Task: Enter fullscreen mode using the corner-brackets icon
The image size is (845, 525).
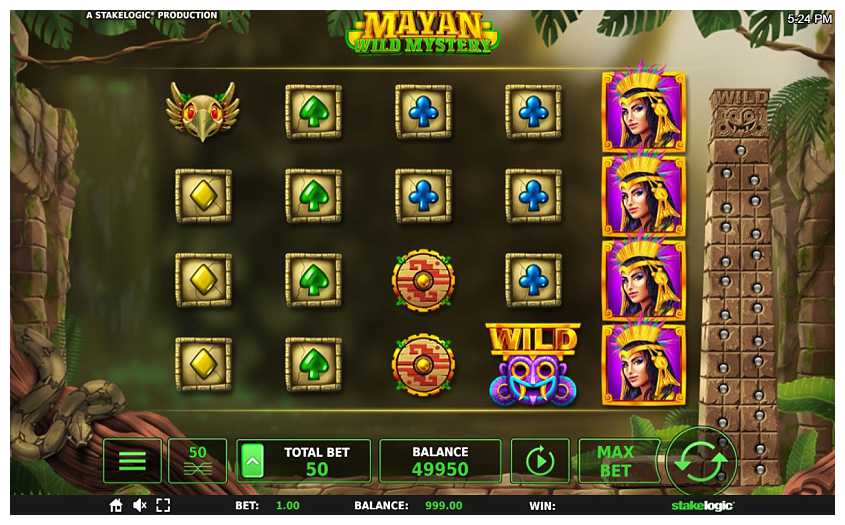Action: pos(163,506)
